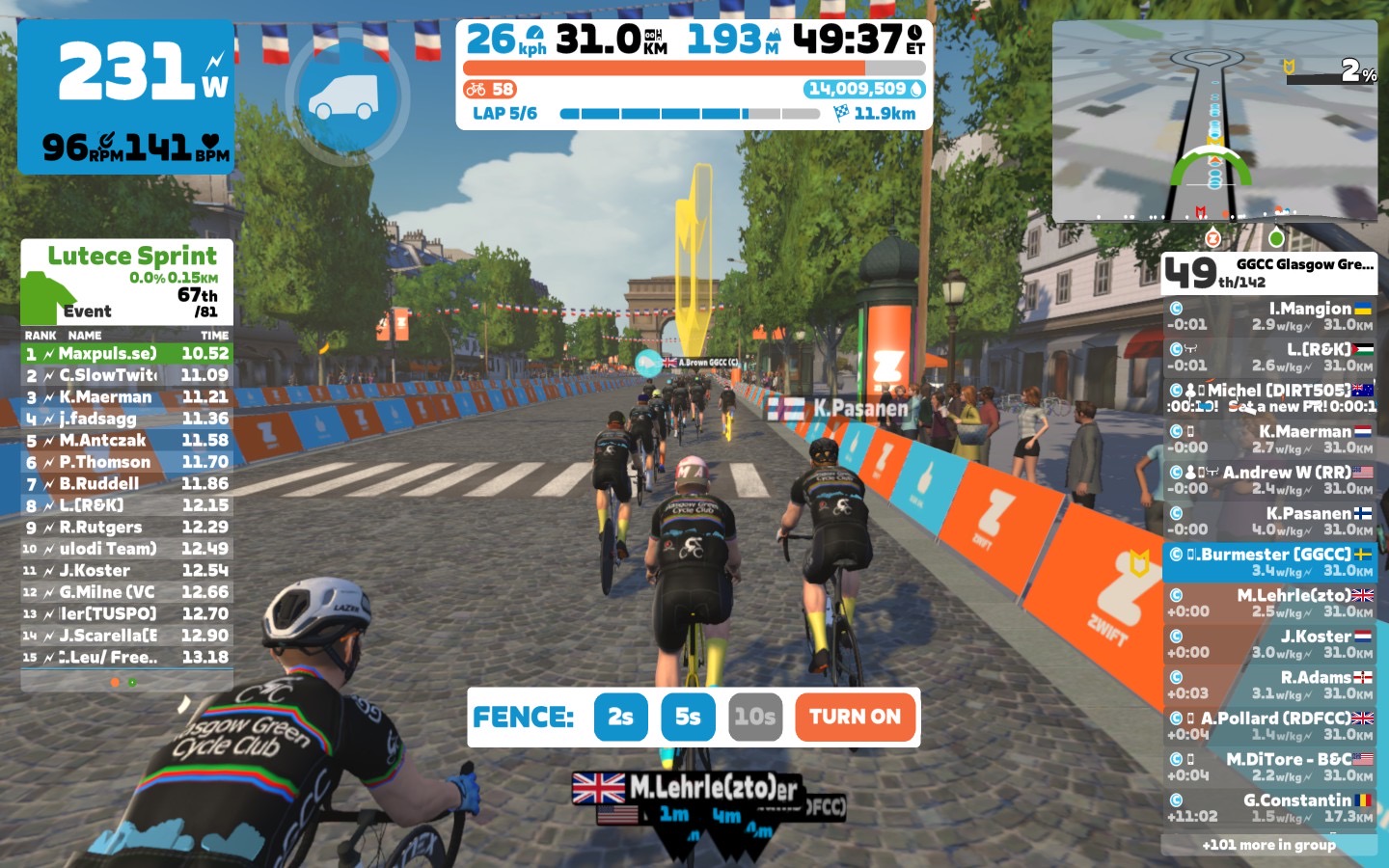Open the minimap view
Screen dimensions: 1389x868
click(1214, 121)
